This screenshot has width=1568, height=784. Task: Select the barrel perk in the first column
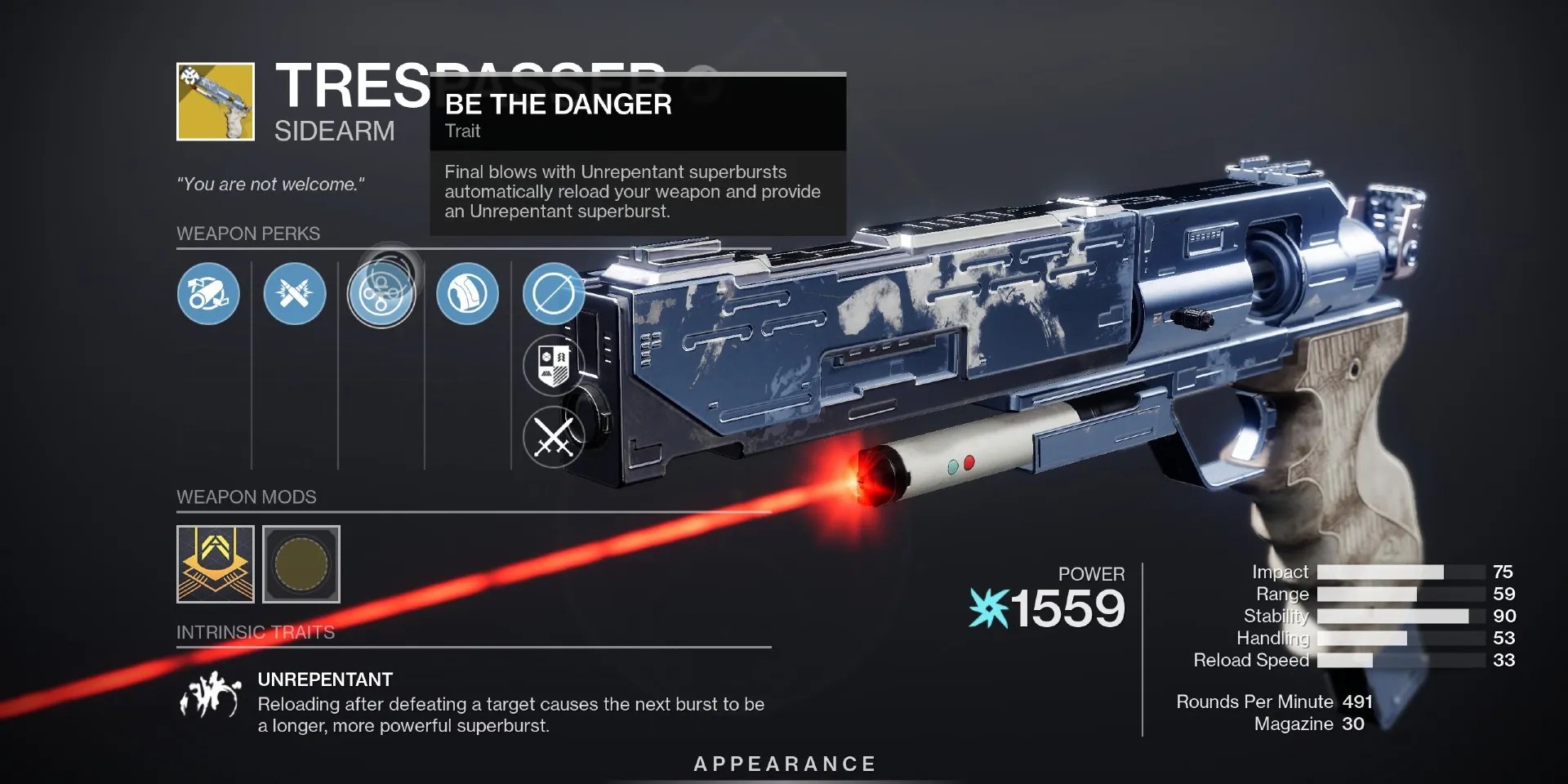[x=209, y=294]
